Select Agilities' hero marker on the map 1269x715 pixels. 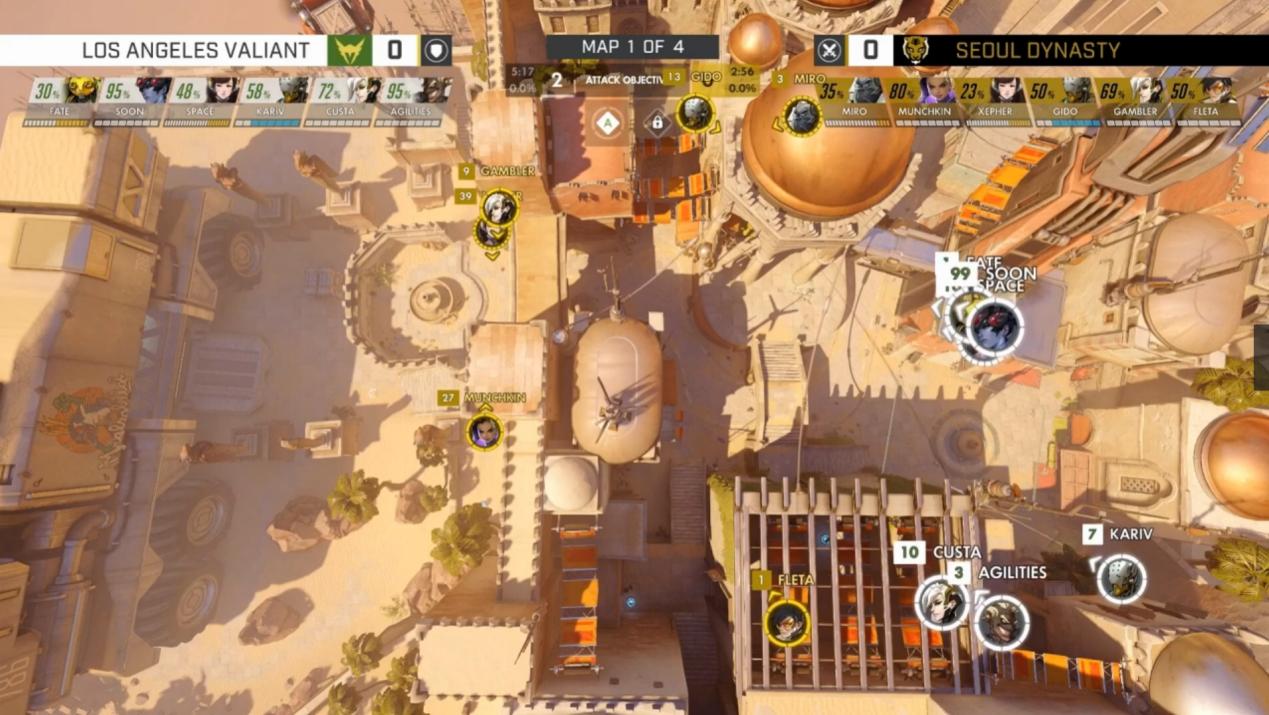point(1001,622)
